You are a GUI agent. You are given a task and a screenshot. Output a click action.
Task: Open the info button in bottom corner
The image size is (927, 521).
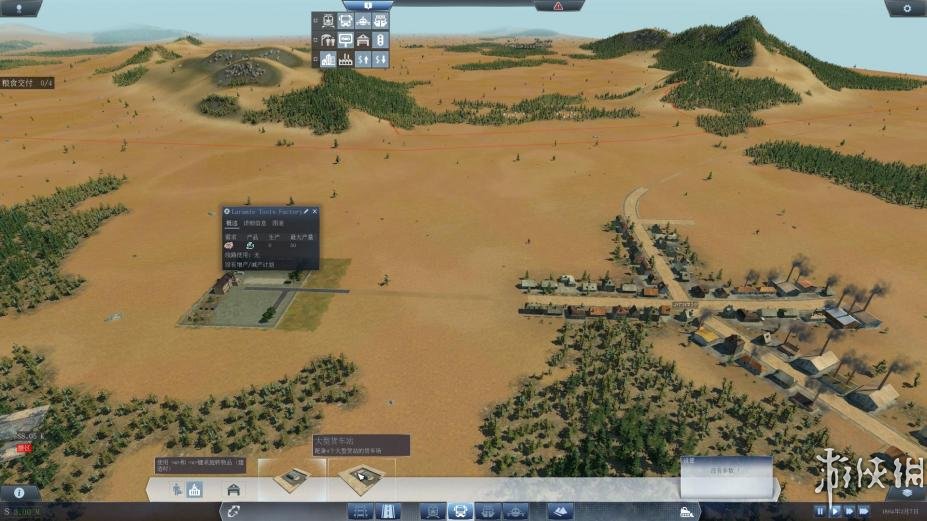20,493
